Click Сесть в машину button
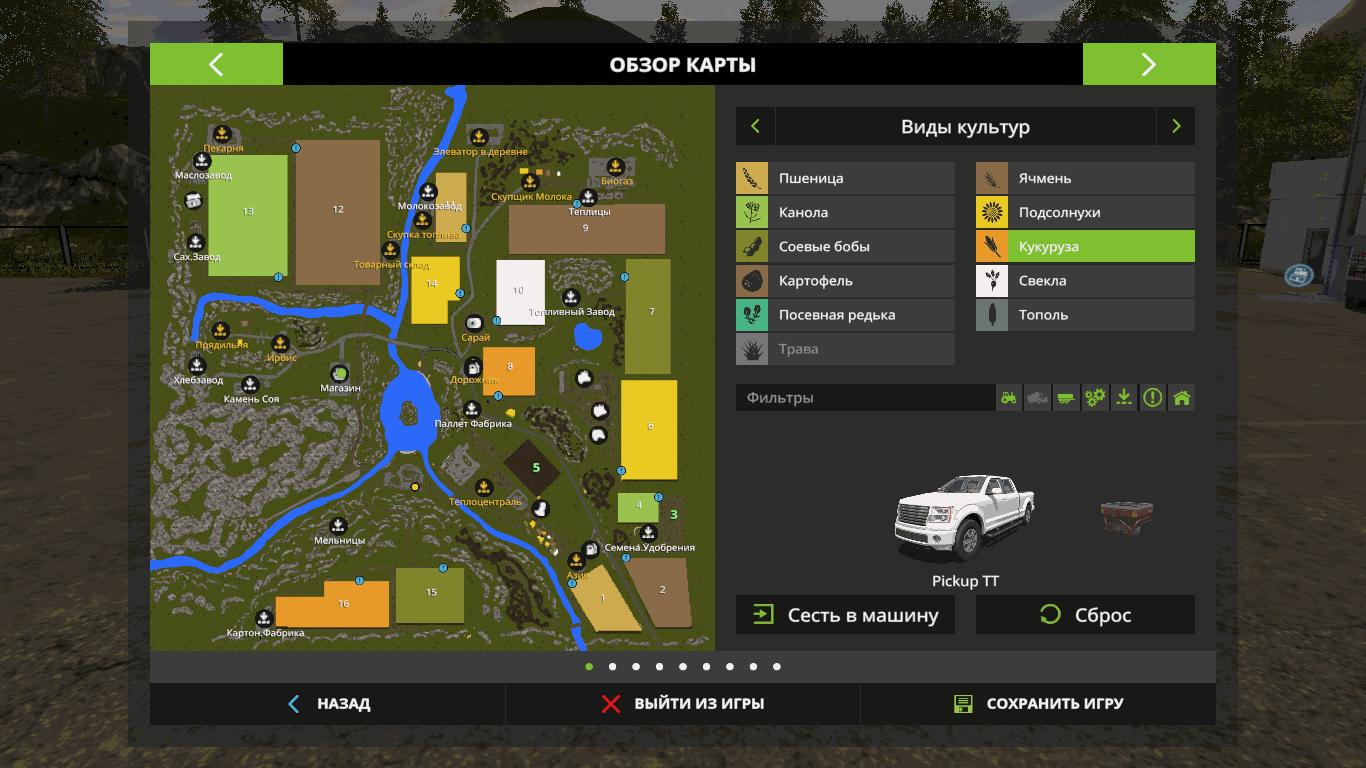 [845, 615]
